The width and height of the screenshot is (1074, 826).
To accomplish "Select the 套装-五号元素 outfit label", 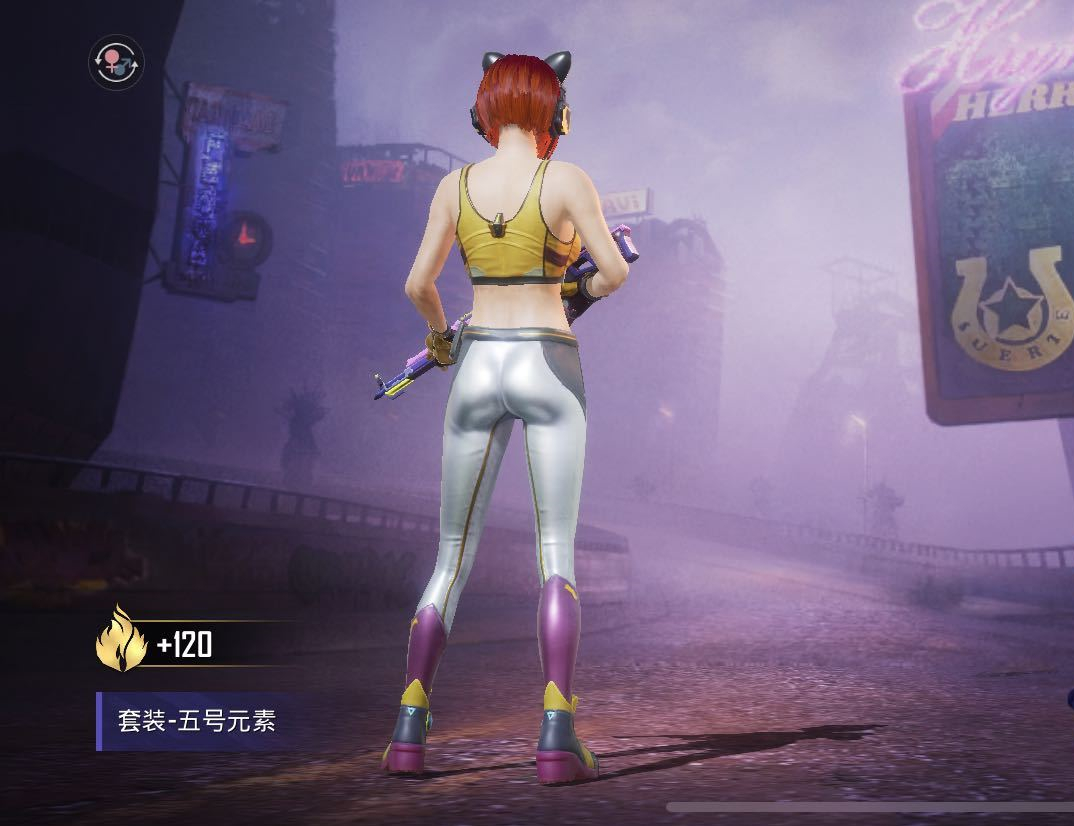I will 196,721.
